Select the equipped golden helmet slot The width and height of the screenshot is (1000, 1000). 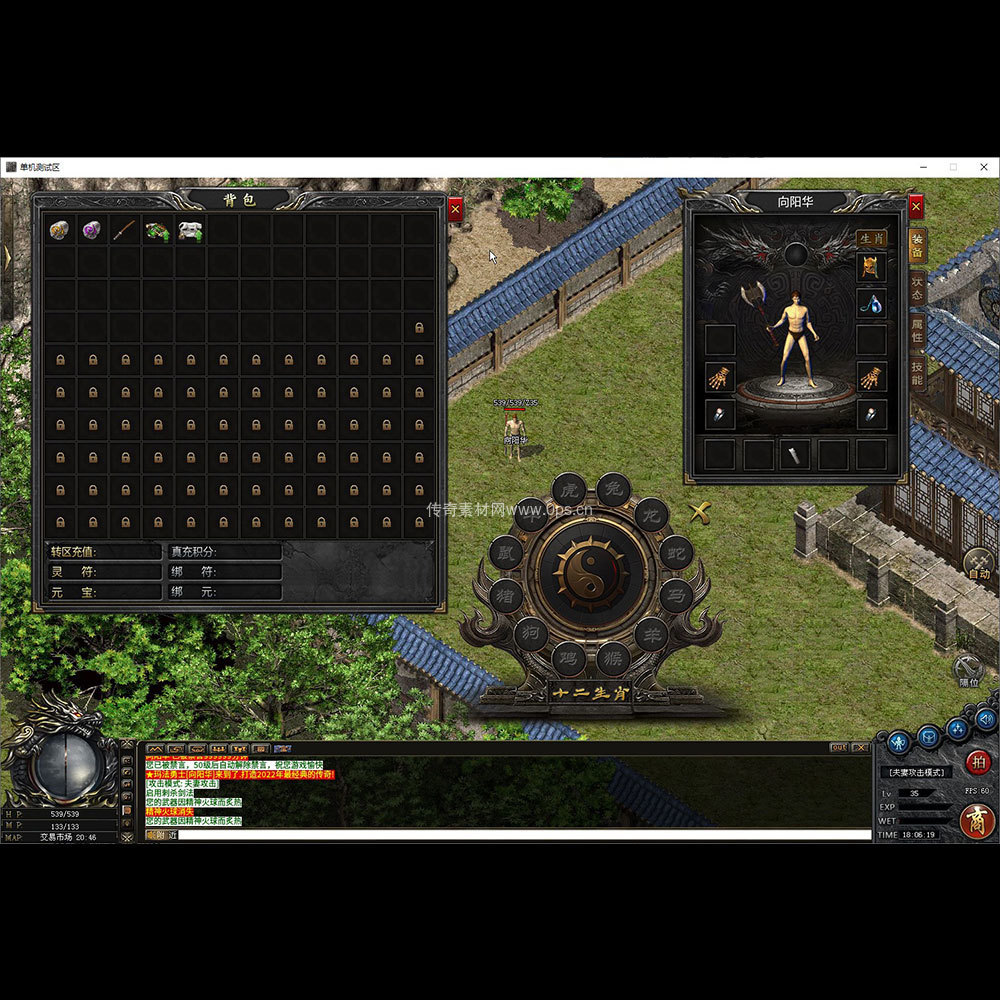pyautogui.click(x=871, y=268)
